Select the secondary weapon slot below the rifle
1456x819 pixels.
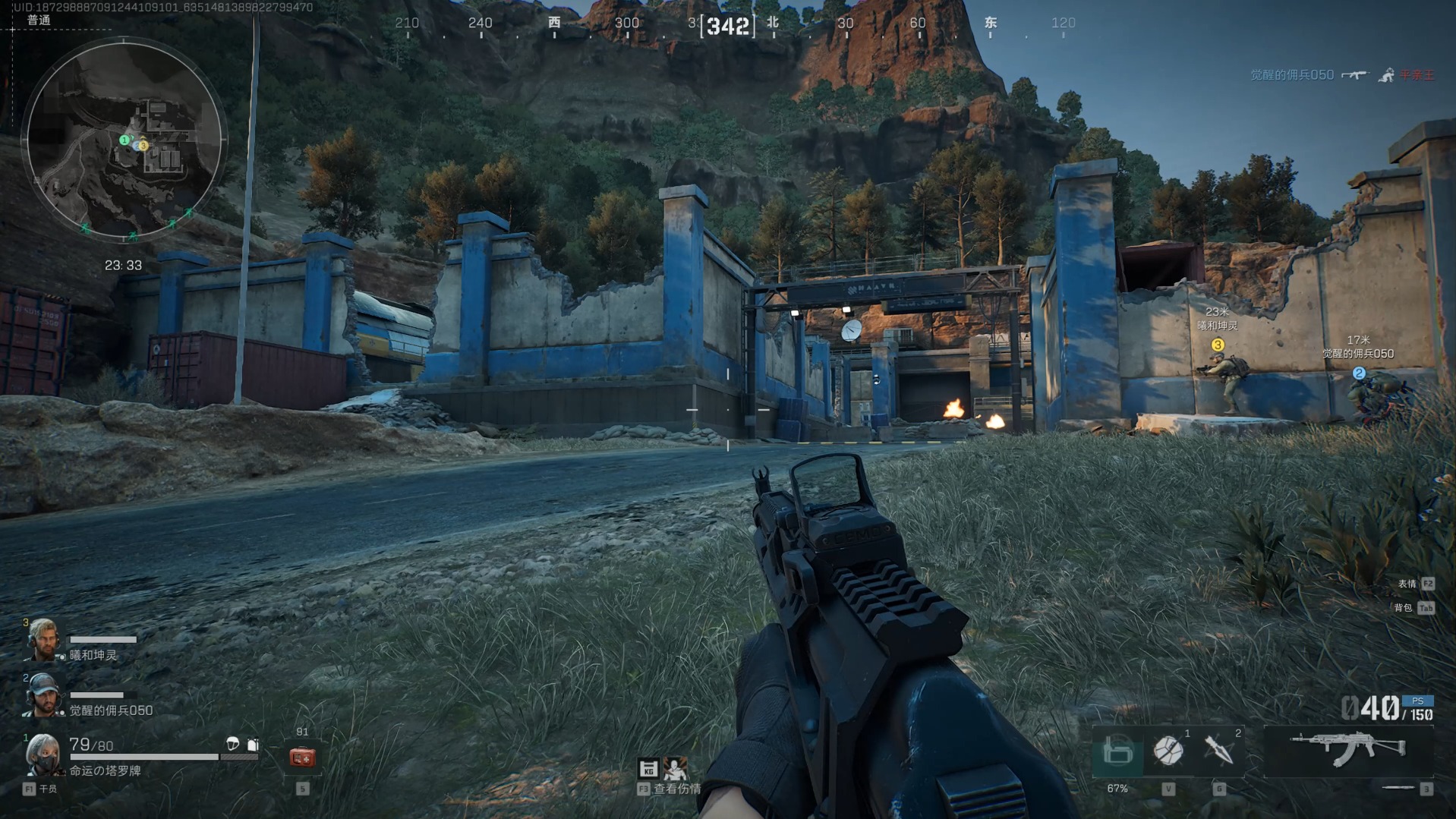[1397, 789]
